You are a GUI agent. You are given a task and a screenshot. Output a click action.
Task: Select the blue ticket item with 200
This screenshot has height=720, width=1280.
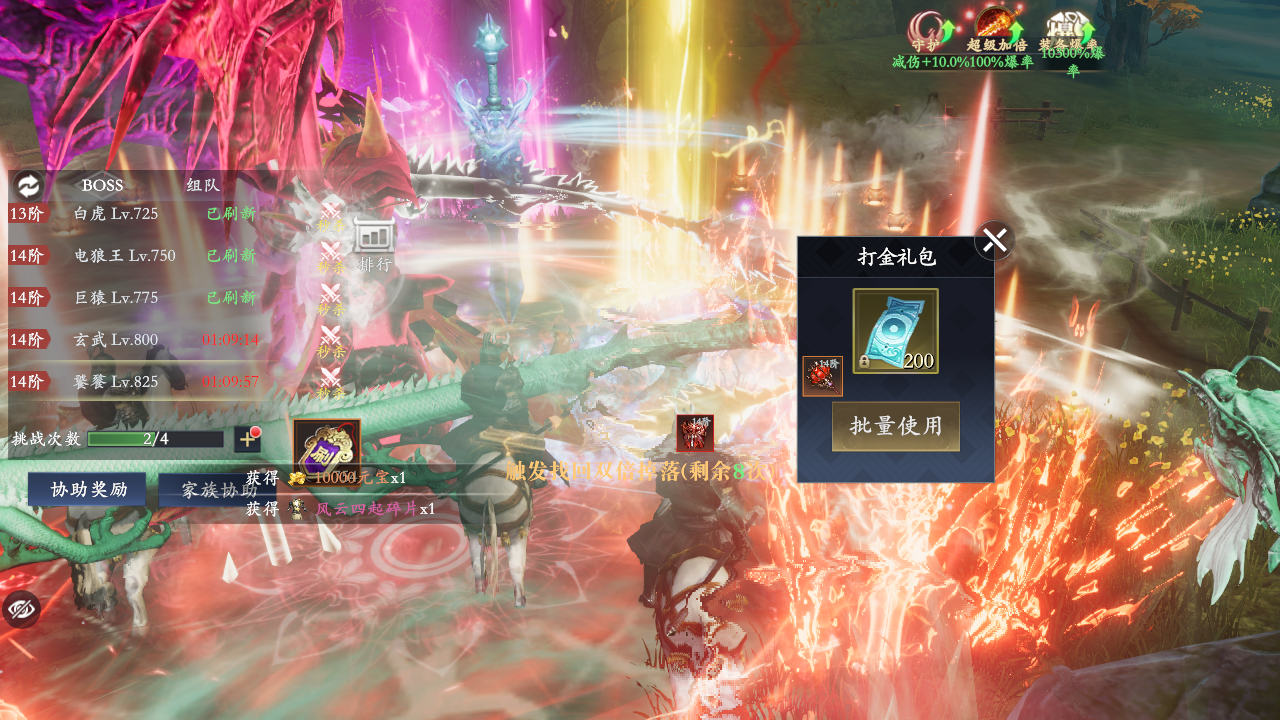click(895, 331)
